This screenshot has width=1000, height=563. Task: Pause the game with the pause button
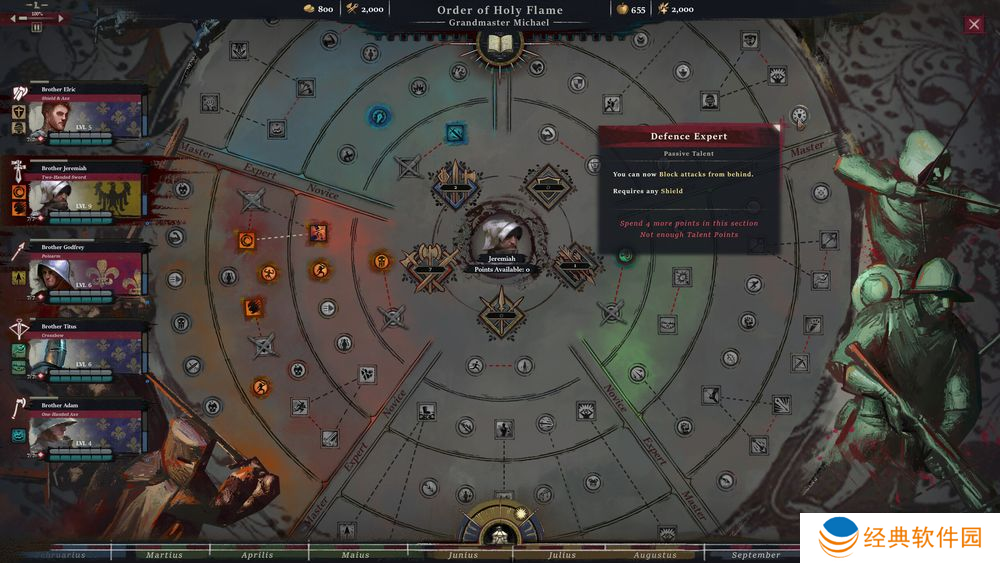coord(37,27)
